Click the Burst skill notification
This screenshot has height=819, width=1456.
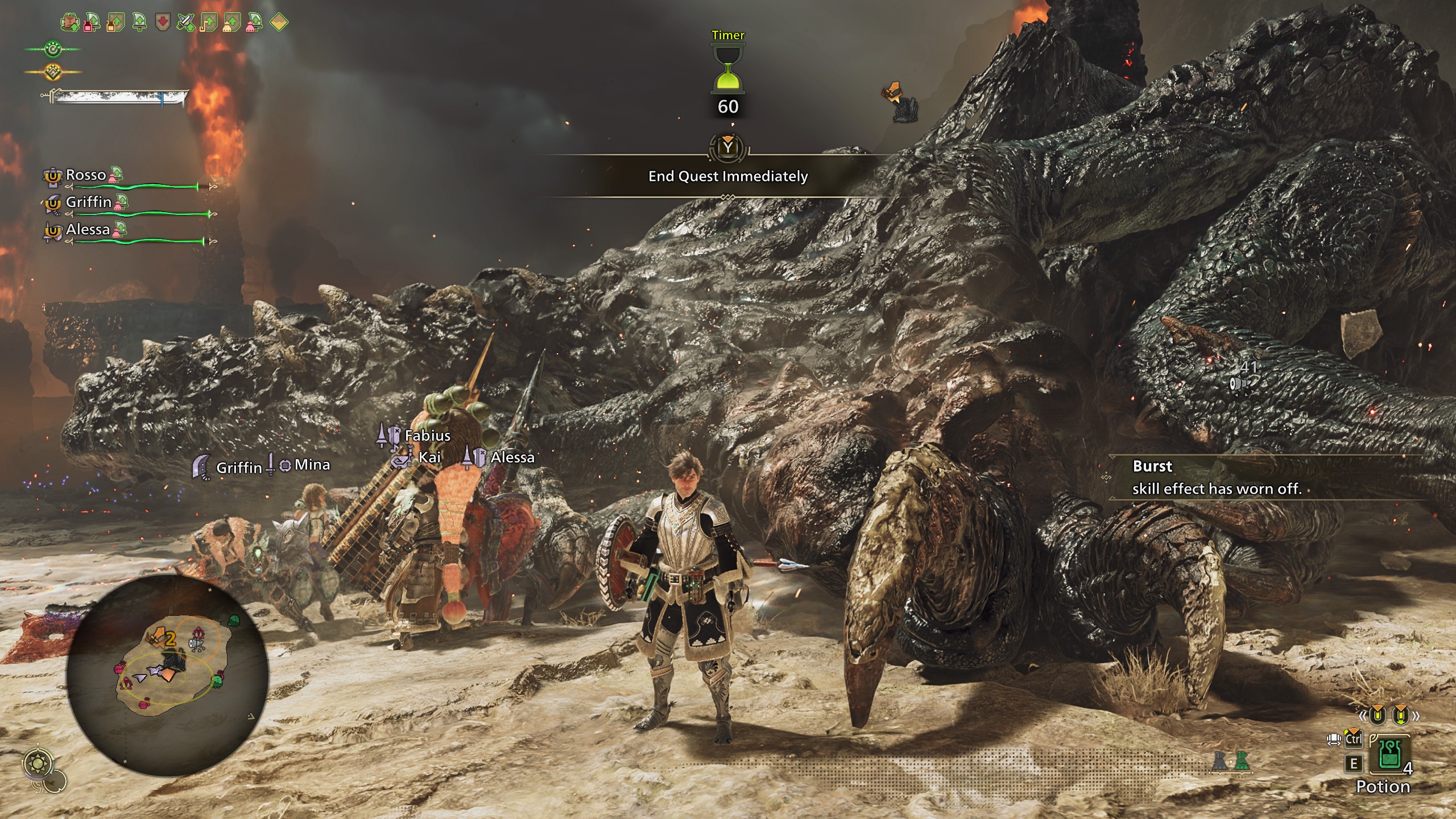pyautogui.click(x=1217, y=478)
